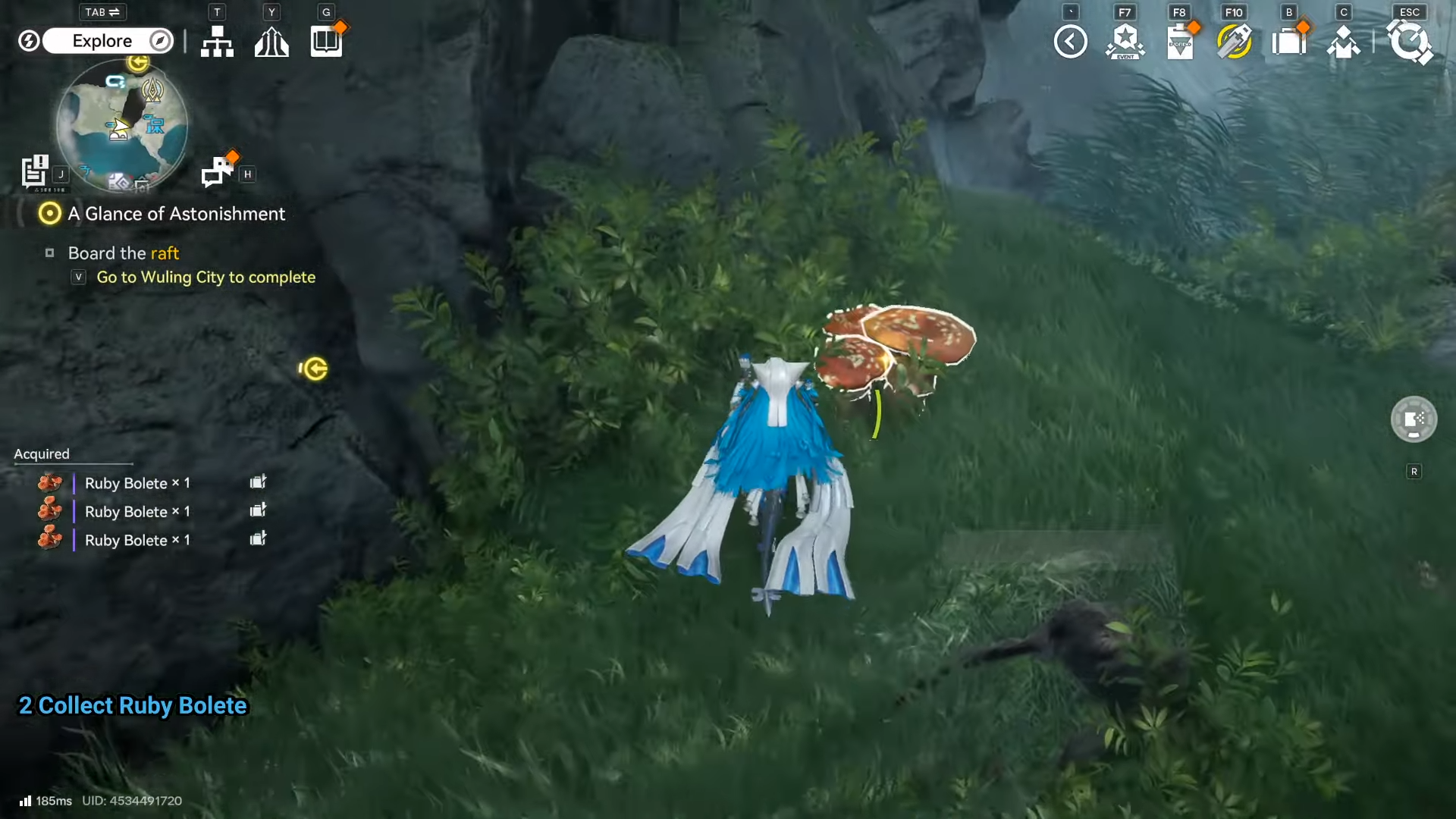The height and width of the screenshot is (819, 1456).
Task: Select the skill tree icon next to Explore
Action: pyautogui.click(x=217, y=42)
